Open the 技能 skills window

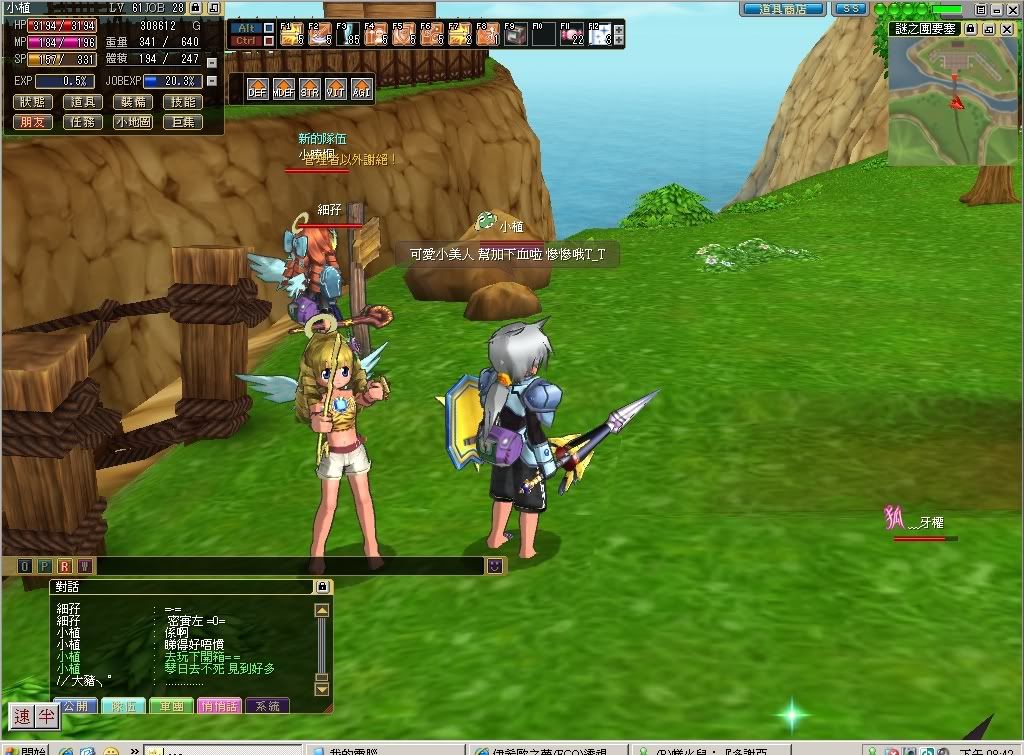pyautogui.click(x=183, y=102)
